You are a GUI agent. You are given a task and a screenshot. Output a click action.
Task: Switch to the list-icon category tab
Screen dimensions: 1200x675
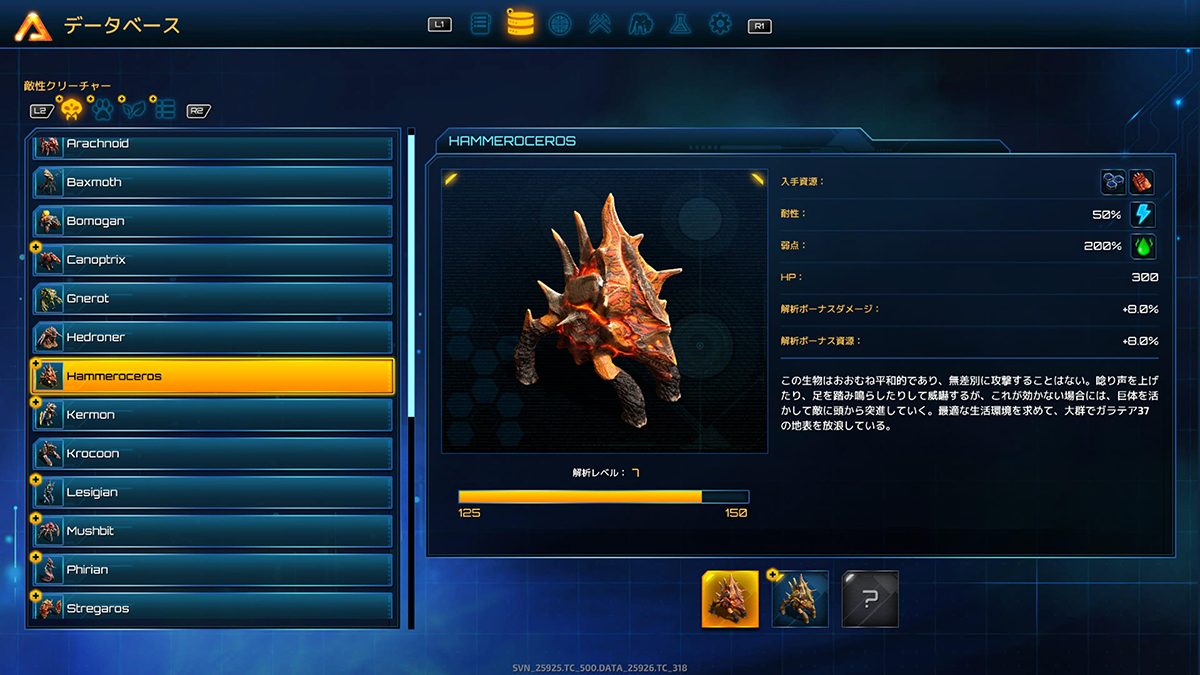165,109
